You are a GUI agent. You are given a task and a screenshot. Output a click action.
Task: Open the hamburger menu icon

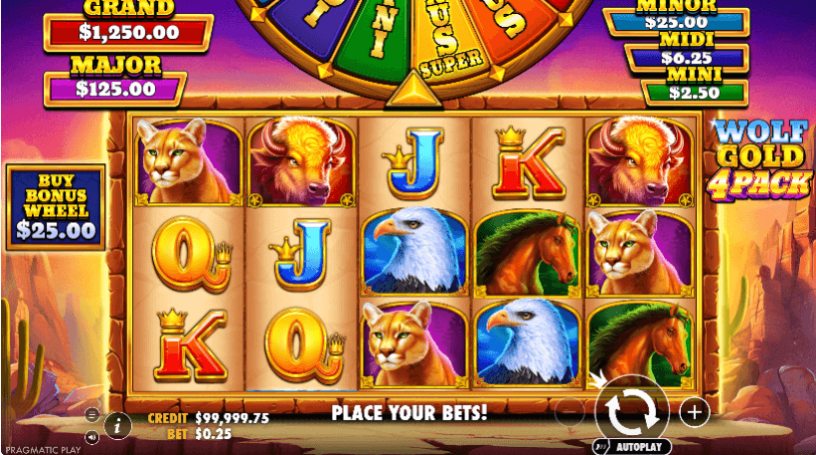click(92, 414)
